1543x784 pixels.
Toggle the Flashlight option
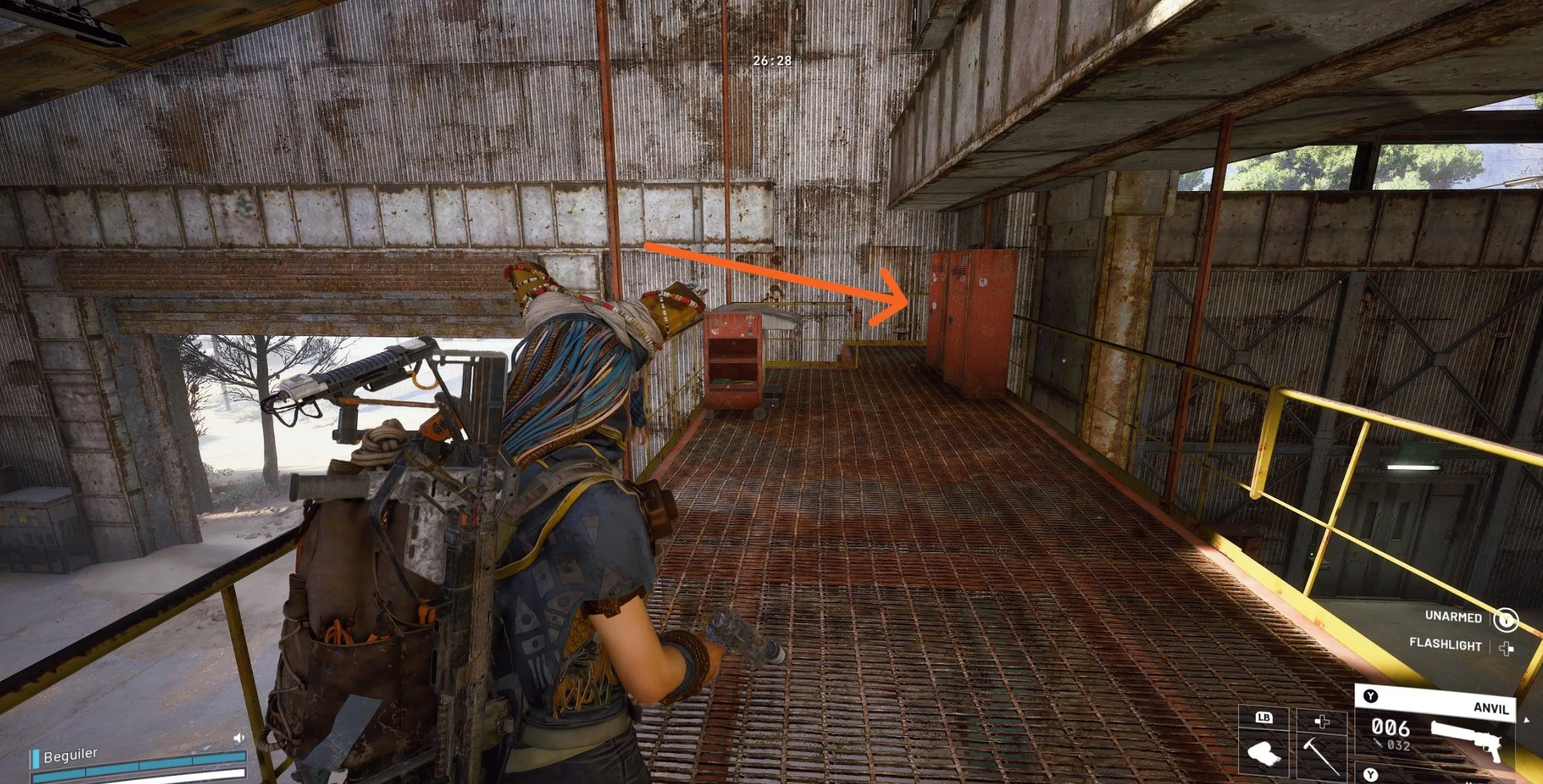tap(1446, 645)
